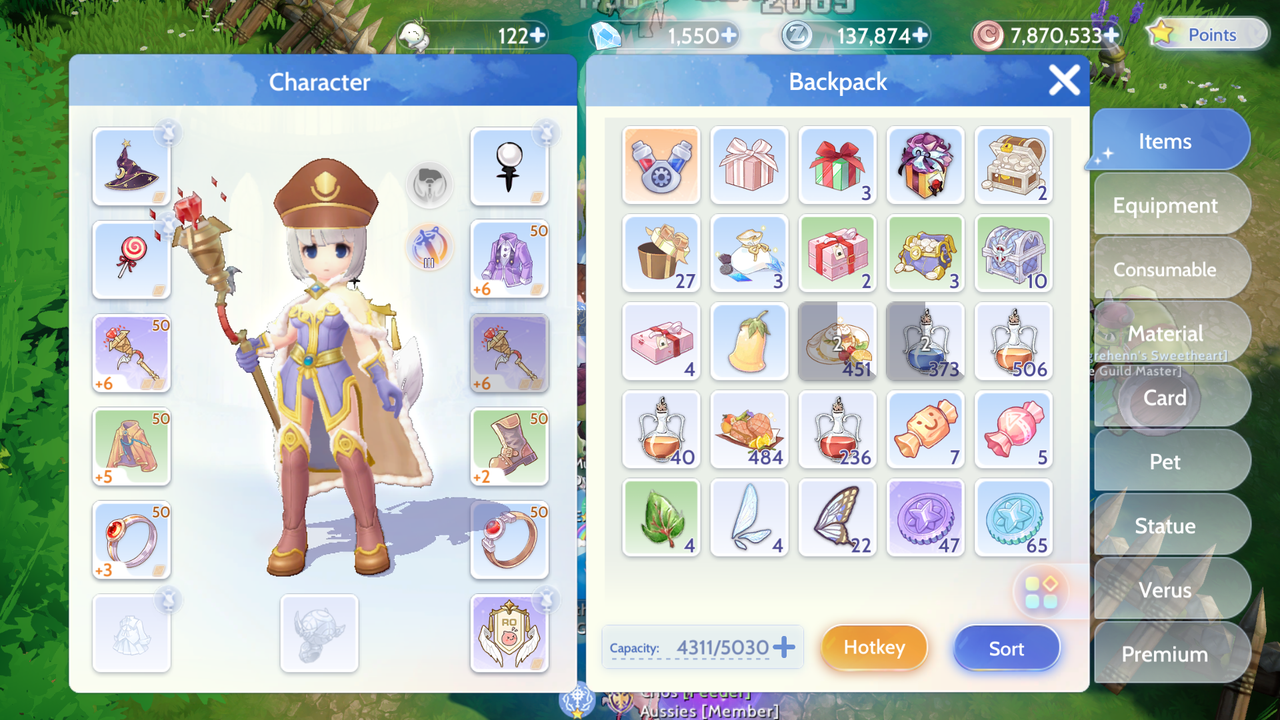Image resolution: width=1280 pixels, height=720 pixels.
Task: Select the equipped wizard hat slot
Action: [131, 167]
